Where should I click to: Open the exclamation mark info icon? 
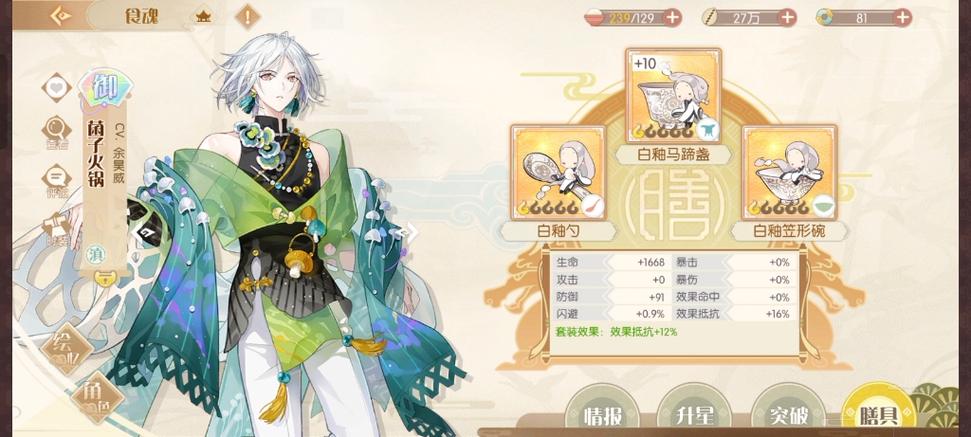(x=246, y=16)
